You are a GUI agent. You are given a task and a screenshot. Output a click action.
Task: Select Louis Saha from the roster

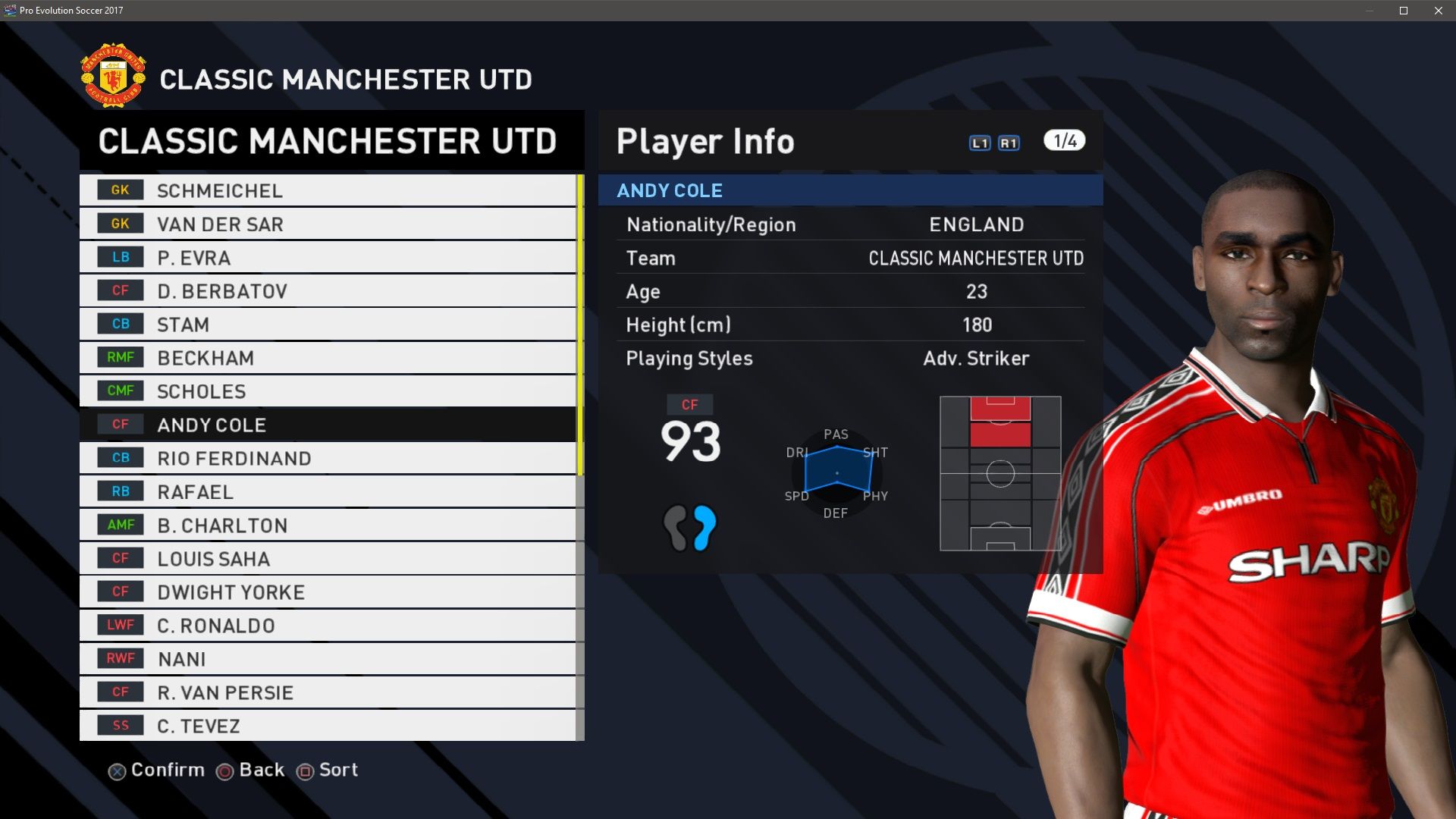[x=328, y=558]
